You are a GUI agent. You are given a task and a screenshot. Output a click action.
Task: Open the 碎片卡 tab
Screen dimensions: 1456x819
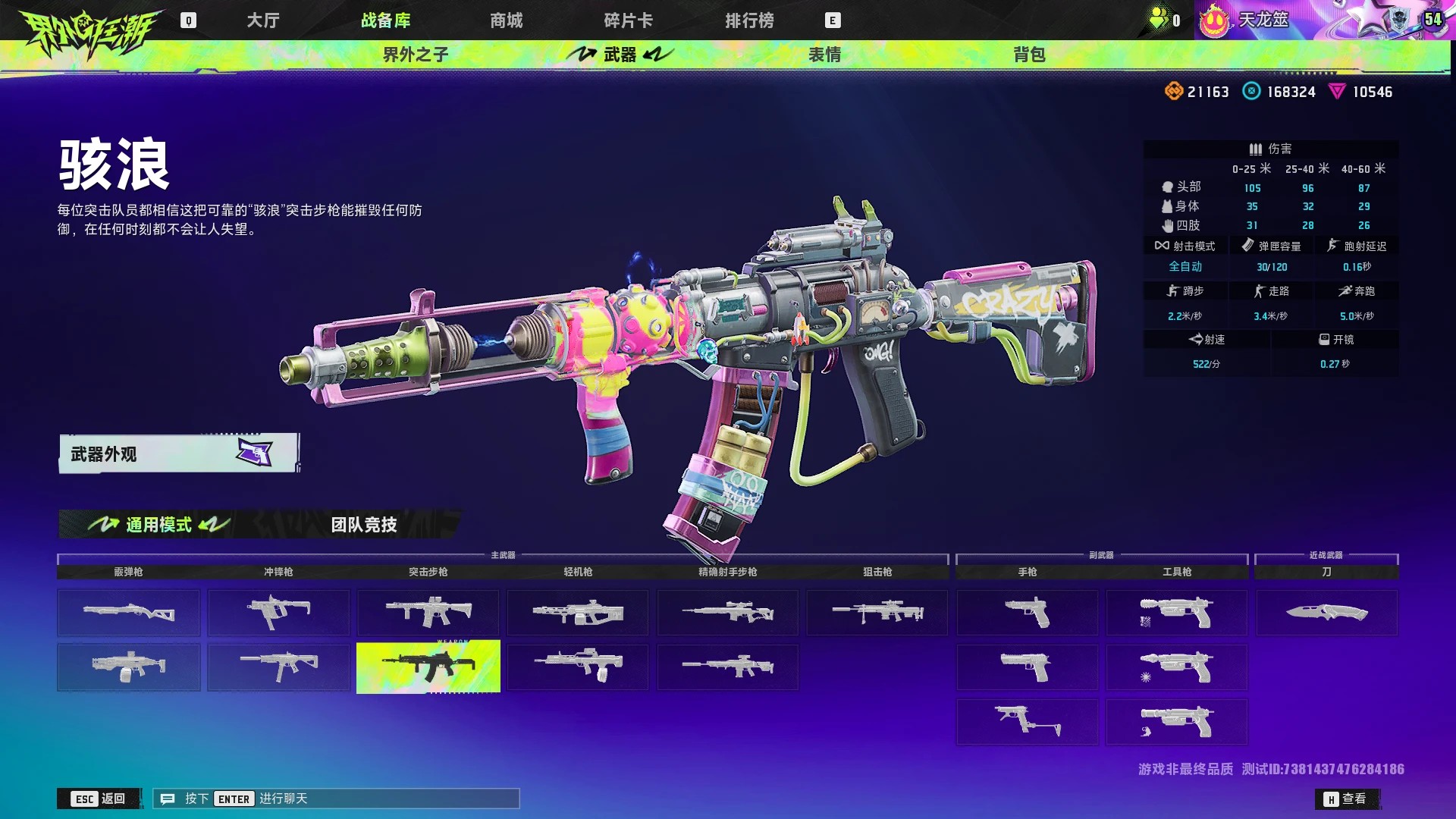pyautogui.click(x=628, y=20)
